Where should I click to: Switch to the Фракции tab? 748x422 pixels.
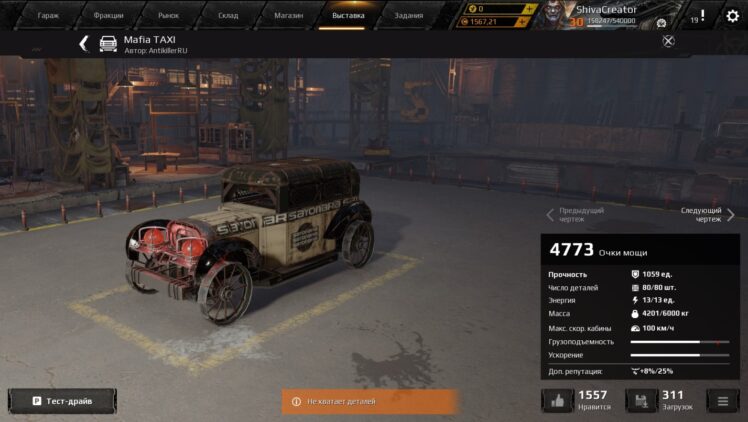coord(108,16)
